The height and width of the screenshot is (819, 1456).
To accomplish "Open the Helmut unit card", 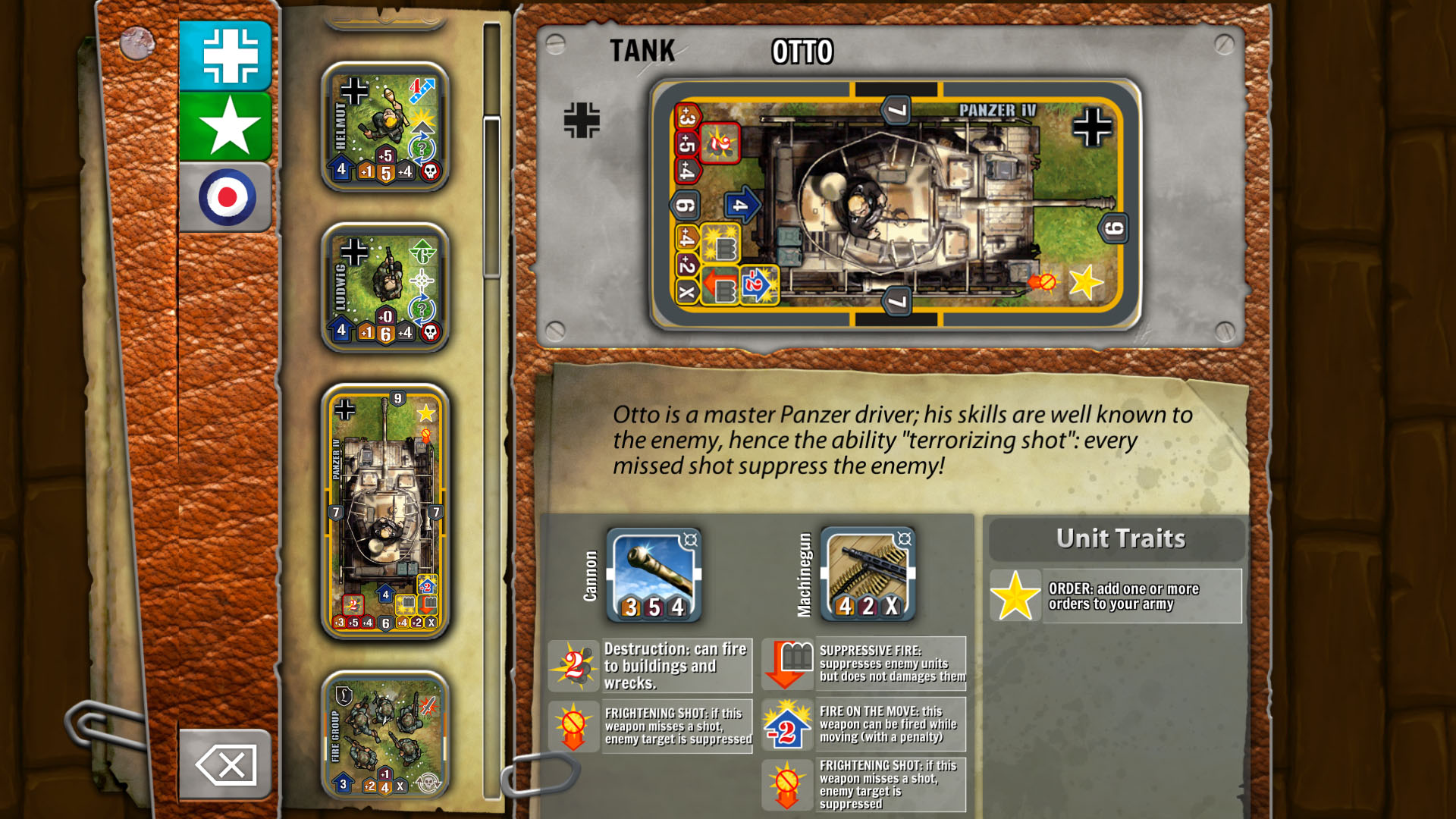I will pyautogui.click(x=383, y=125).
